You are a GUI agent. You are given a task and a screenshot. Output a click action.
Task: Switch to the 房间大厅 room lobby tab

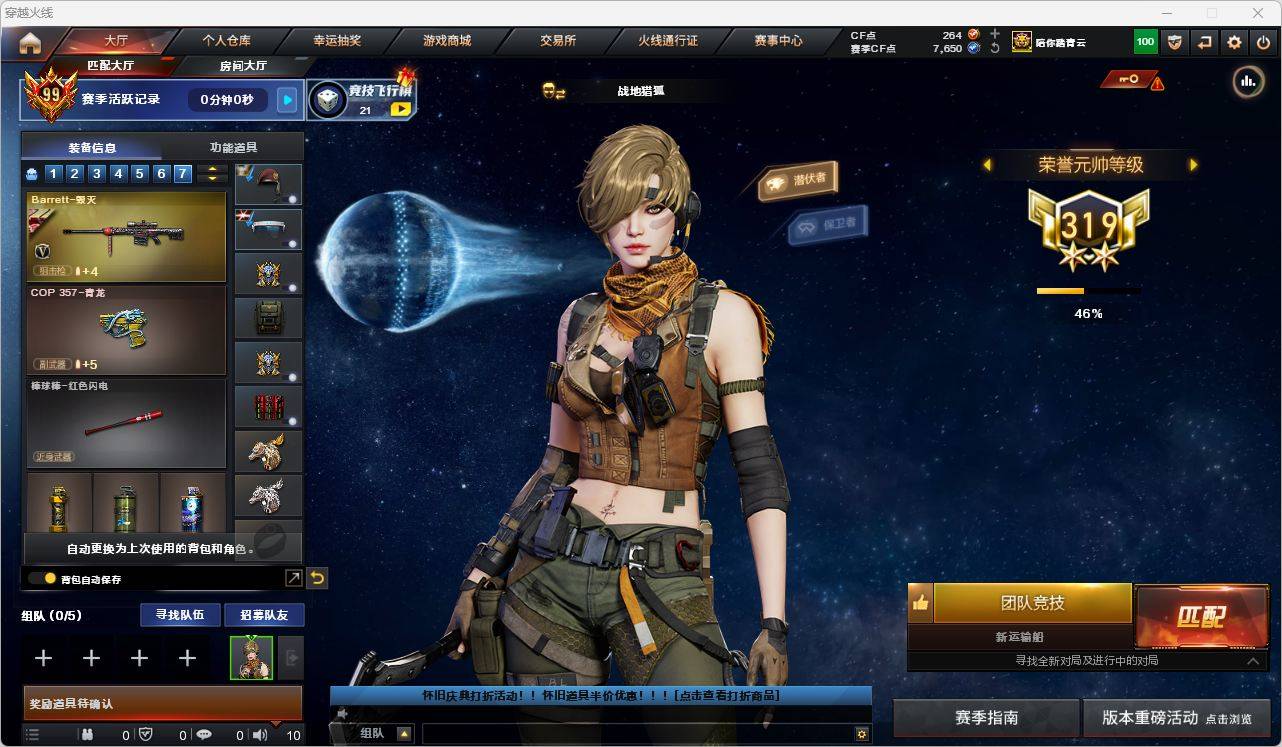[243, 66]
